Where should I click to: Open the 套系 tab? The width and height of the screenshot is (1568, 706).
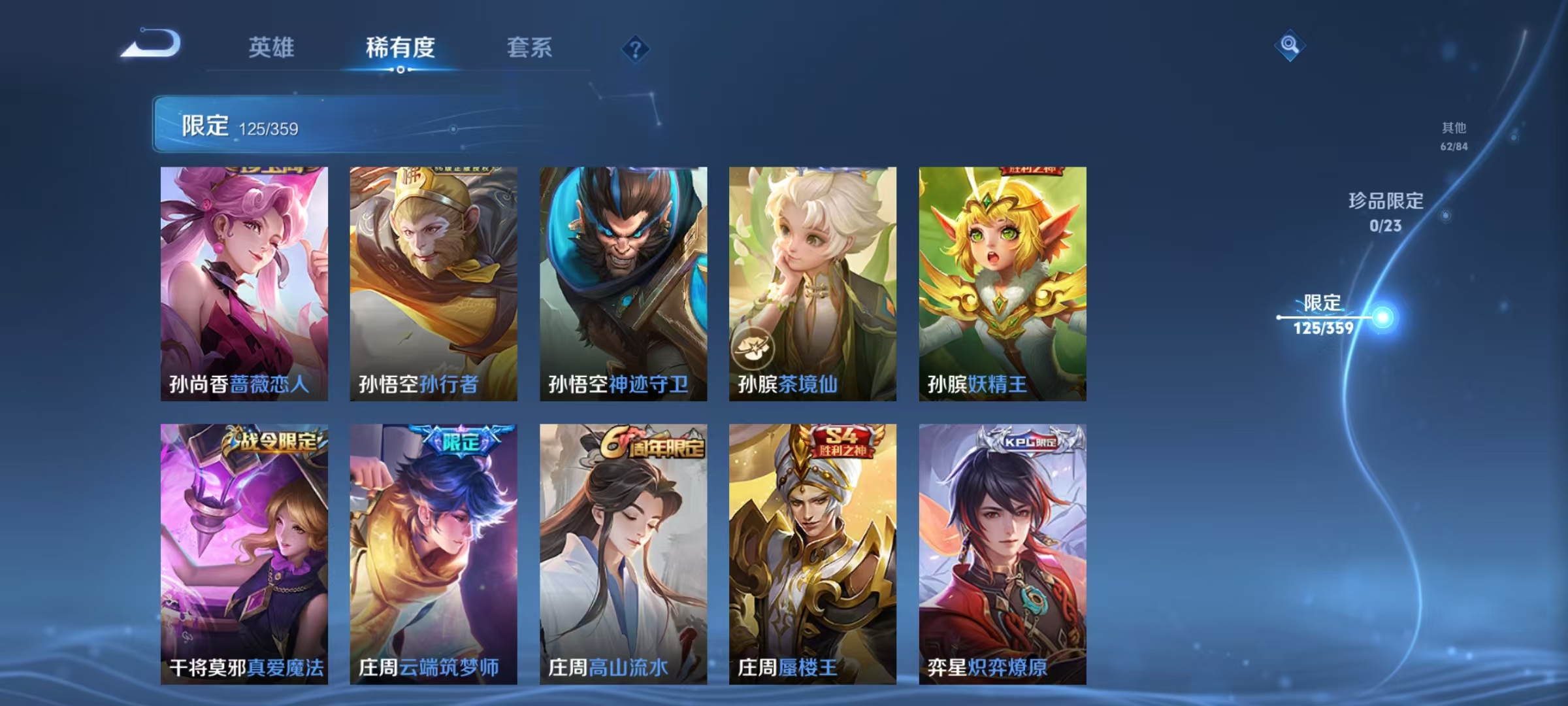tap(529, 48)
